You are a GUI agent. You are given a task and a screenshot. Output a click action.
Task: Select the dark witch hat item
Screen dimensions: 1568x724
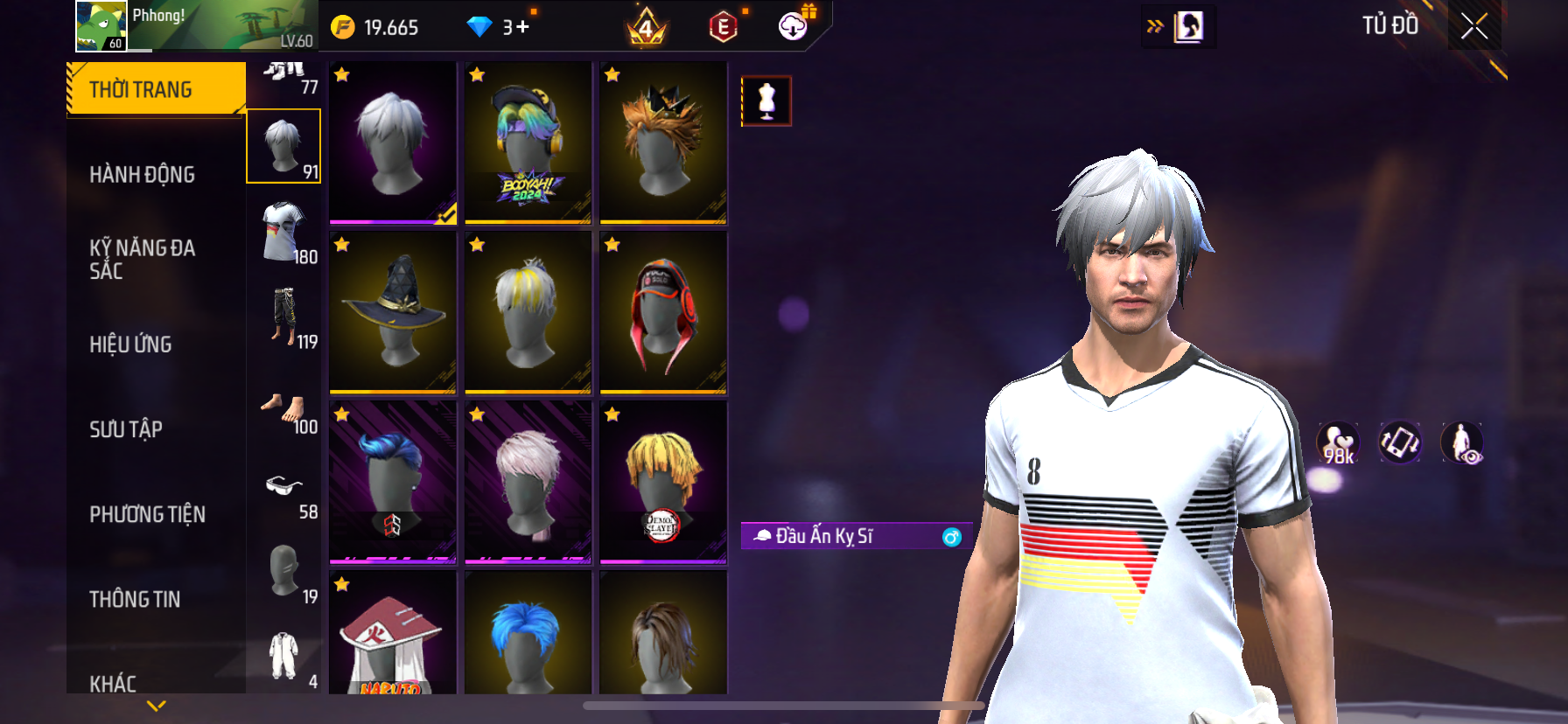pyautogui.click(x=393, y=312)
